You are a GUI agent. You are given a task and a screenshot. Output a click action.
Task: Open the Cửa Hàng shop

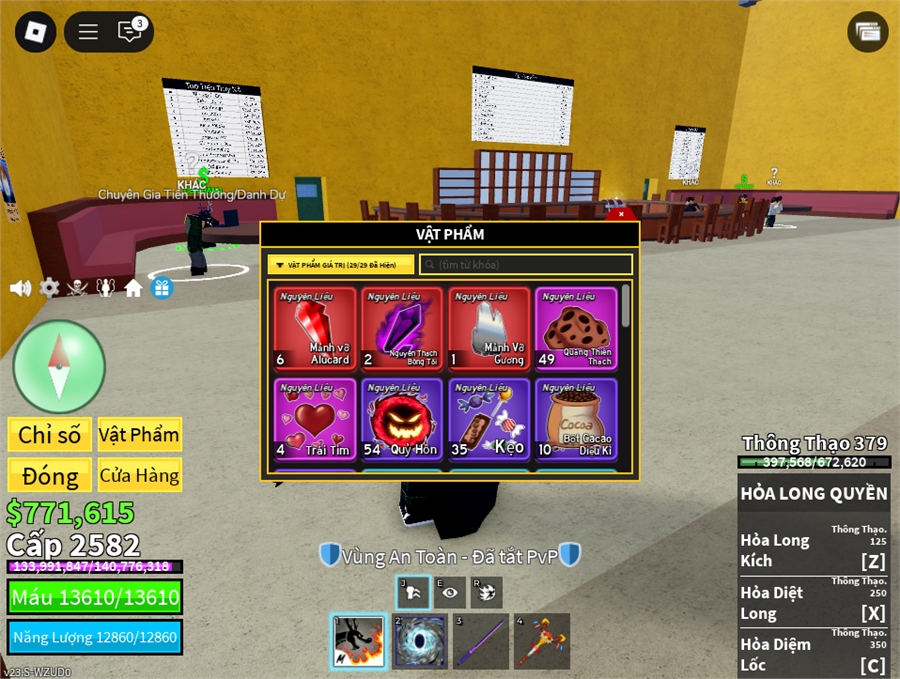click(139, 475)
